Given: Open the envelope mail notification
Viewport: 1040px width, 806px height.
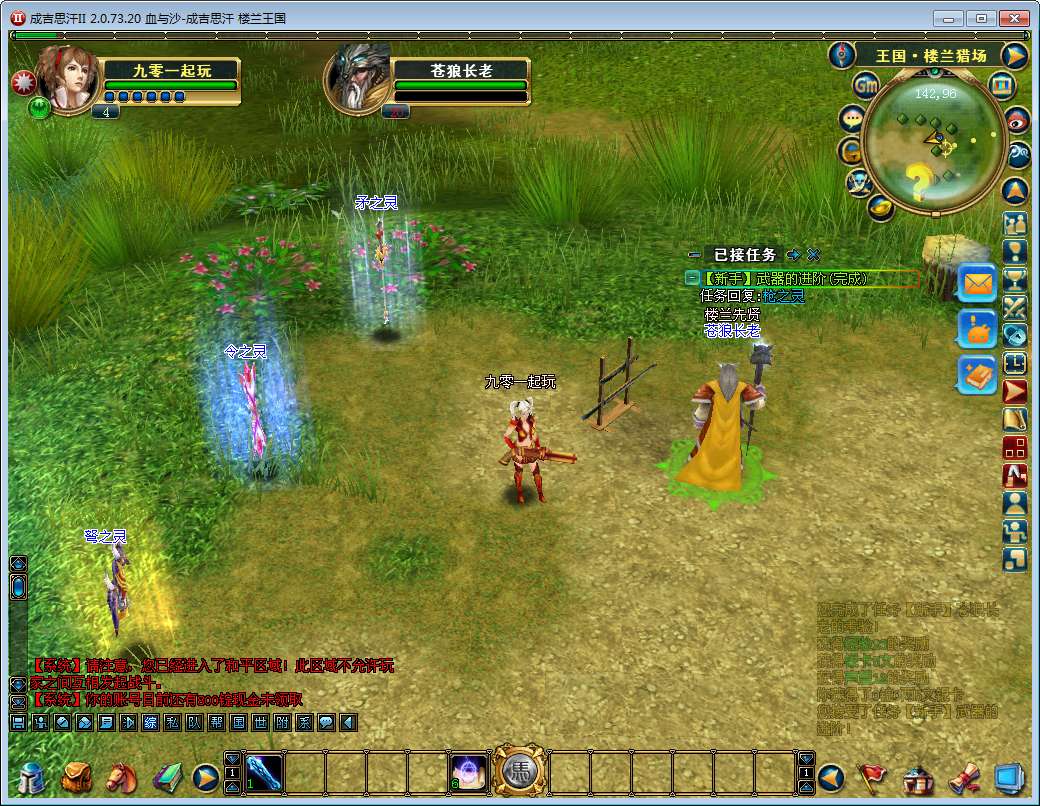Looking at the screenshot, I should pos(977,284).
